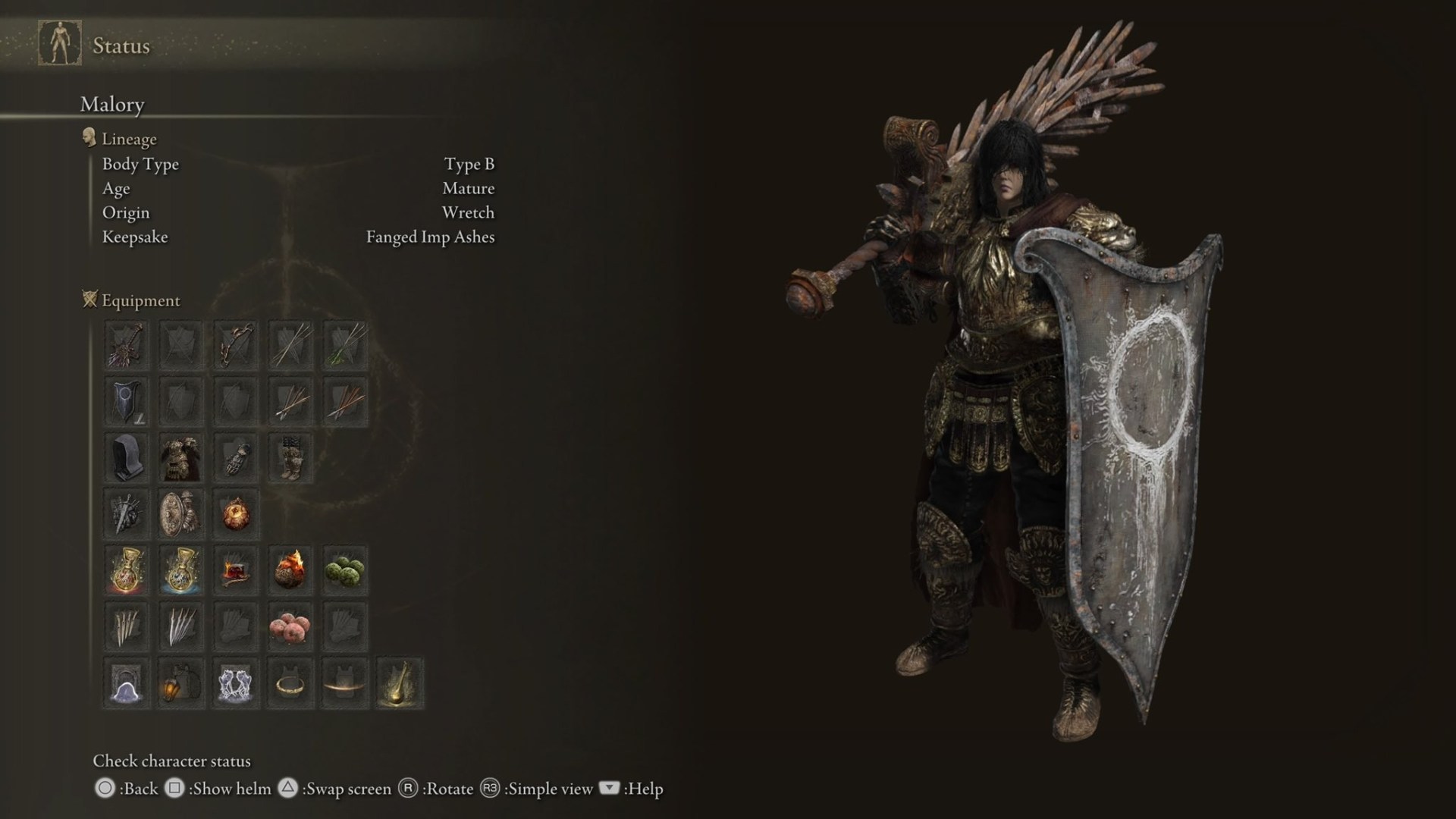Select the gauntlets equipment slot
The height and width of the screenshot is (819, 1456).
tap(235, 457)
